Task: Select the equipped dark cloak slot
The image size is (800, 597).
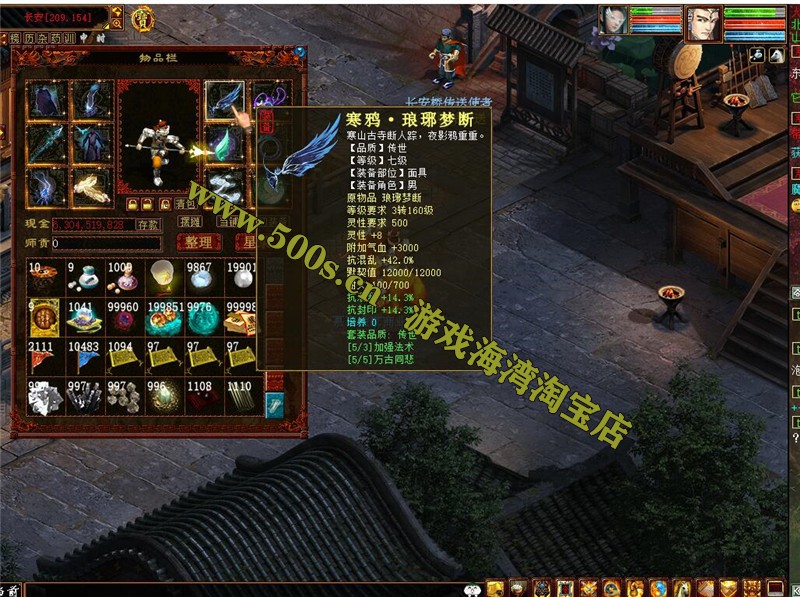Action: (x=47, y=100)
